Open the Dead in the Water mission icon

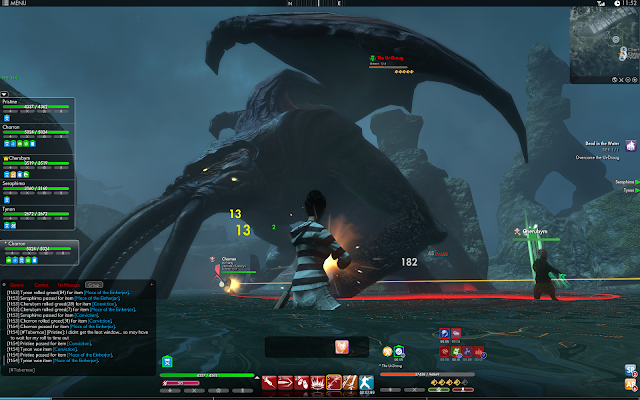point(631,145)
